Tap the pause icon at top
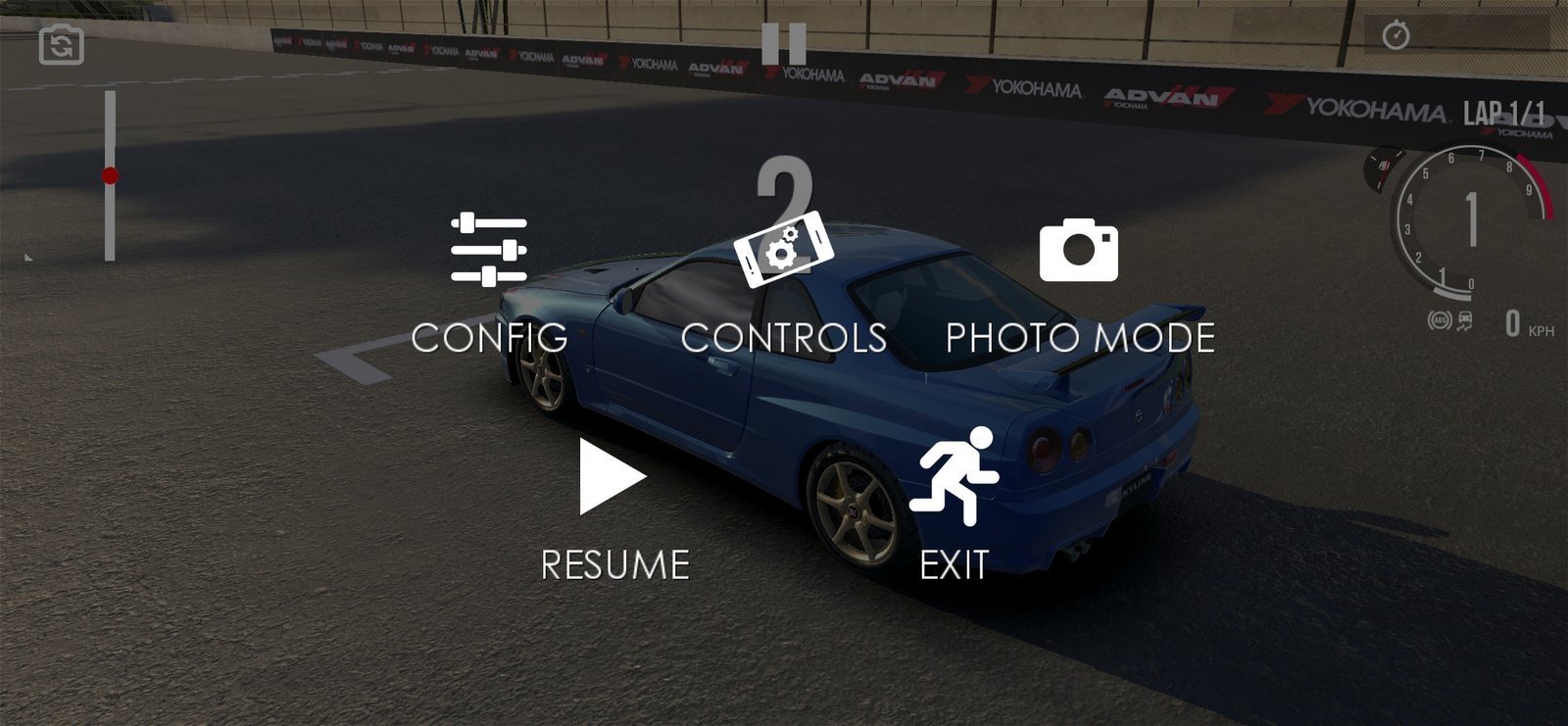This screenshot has width=1568, height=726. (x=784, y=44)
